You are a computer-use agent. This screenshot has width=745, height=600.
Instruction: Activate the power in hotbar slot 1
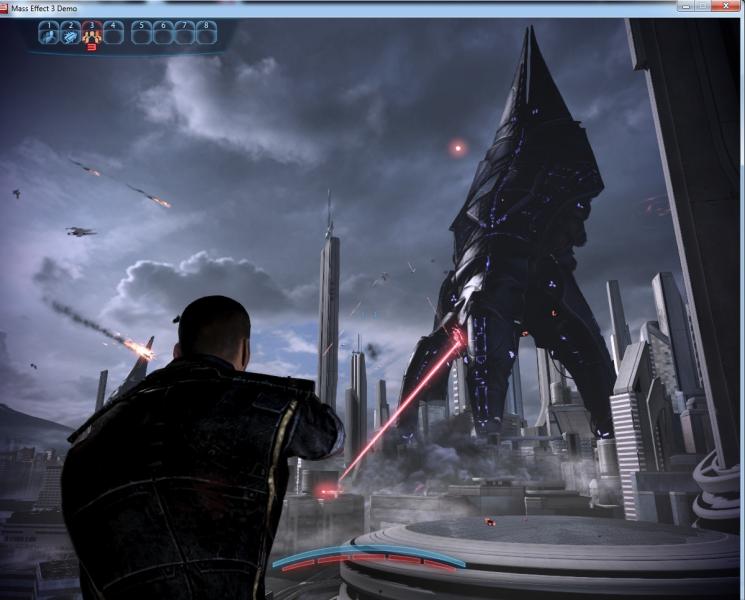[x=48, y=33]
